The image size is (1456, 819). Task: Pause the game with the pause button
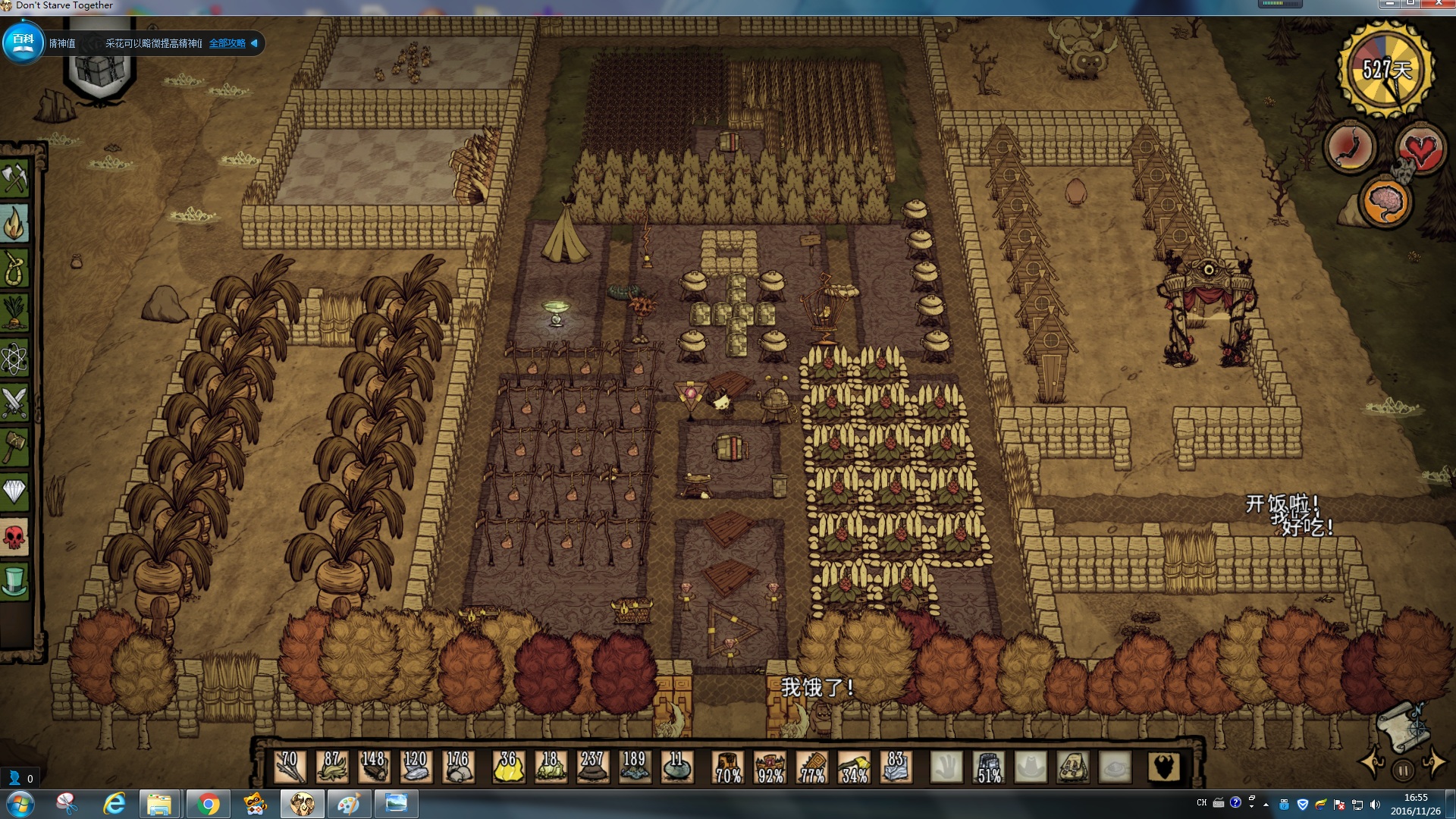tap(1403, 770)
